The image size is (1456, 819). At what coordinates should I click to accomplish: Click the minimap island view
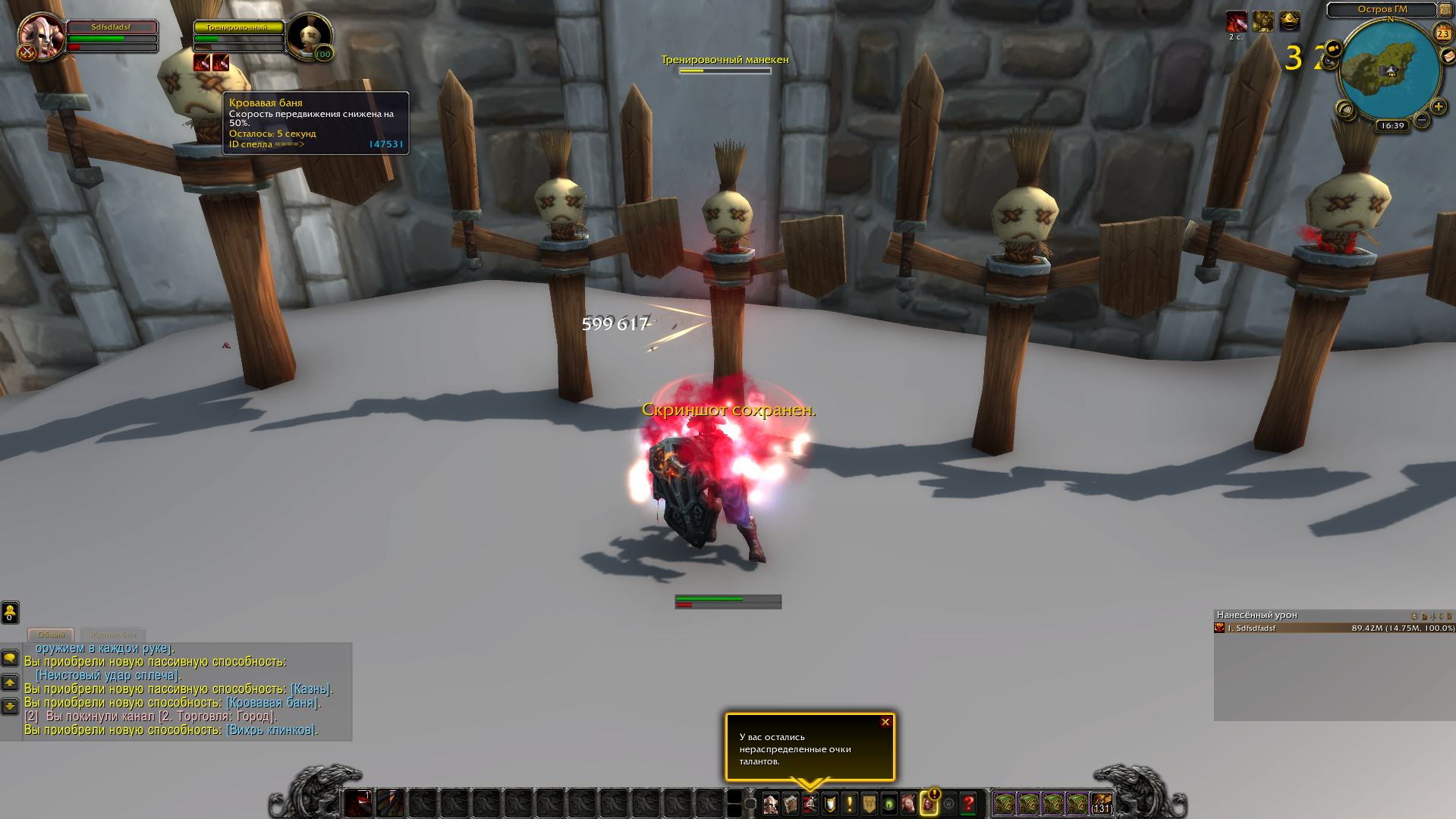(x=1388, y=68)
